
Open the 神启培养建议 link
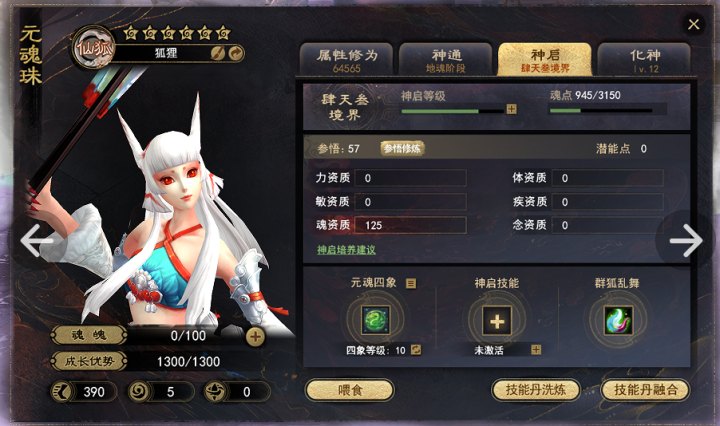[346, 249]
